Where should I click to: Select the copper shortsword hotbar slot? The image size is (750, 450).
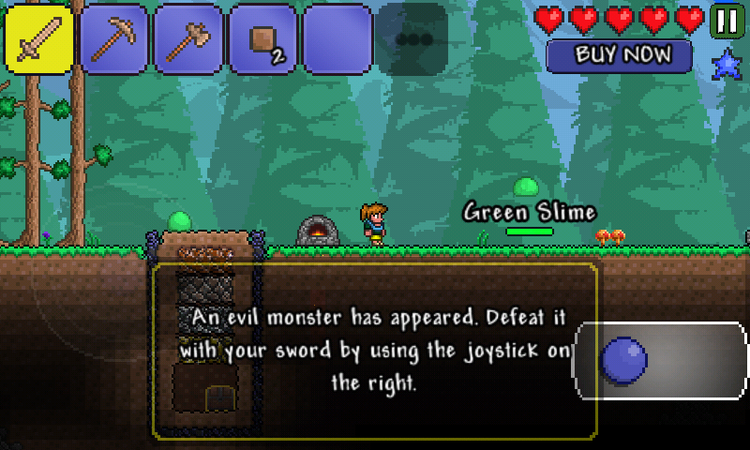tap(39, 39)
